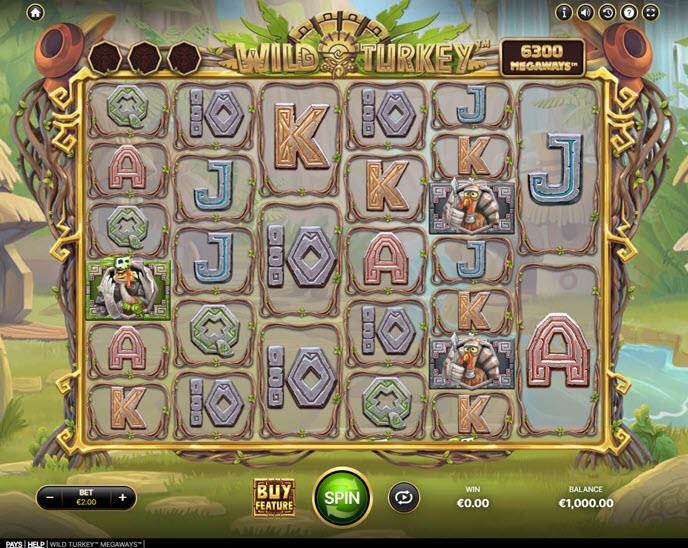
Task: Open the PAYS link in footer
Action: 13,543
